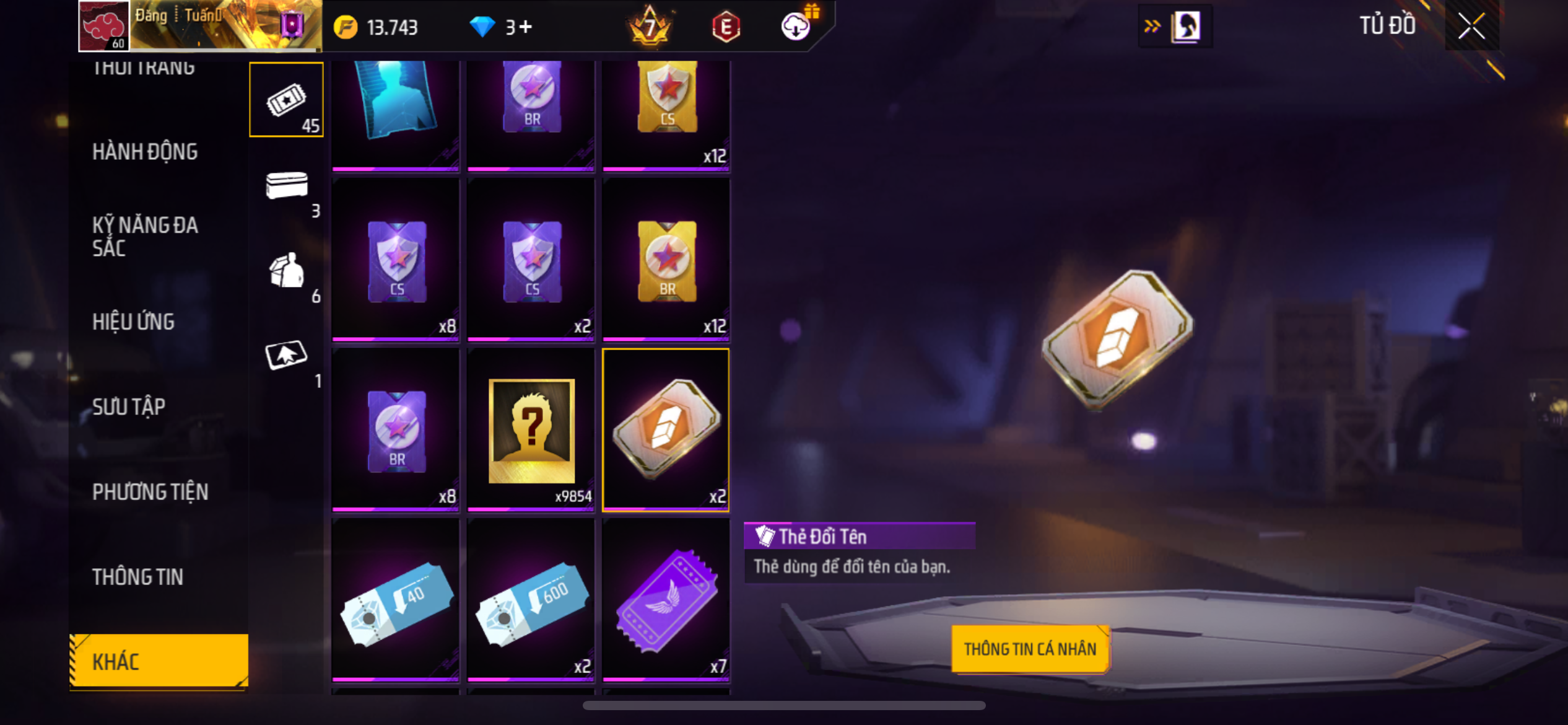Select the 40 diamond discount voucher
Viewport: 1568px width, 725px height.
396,600
